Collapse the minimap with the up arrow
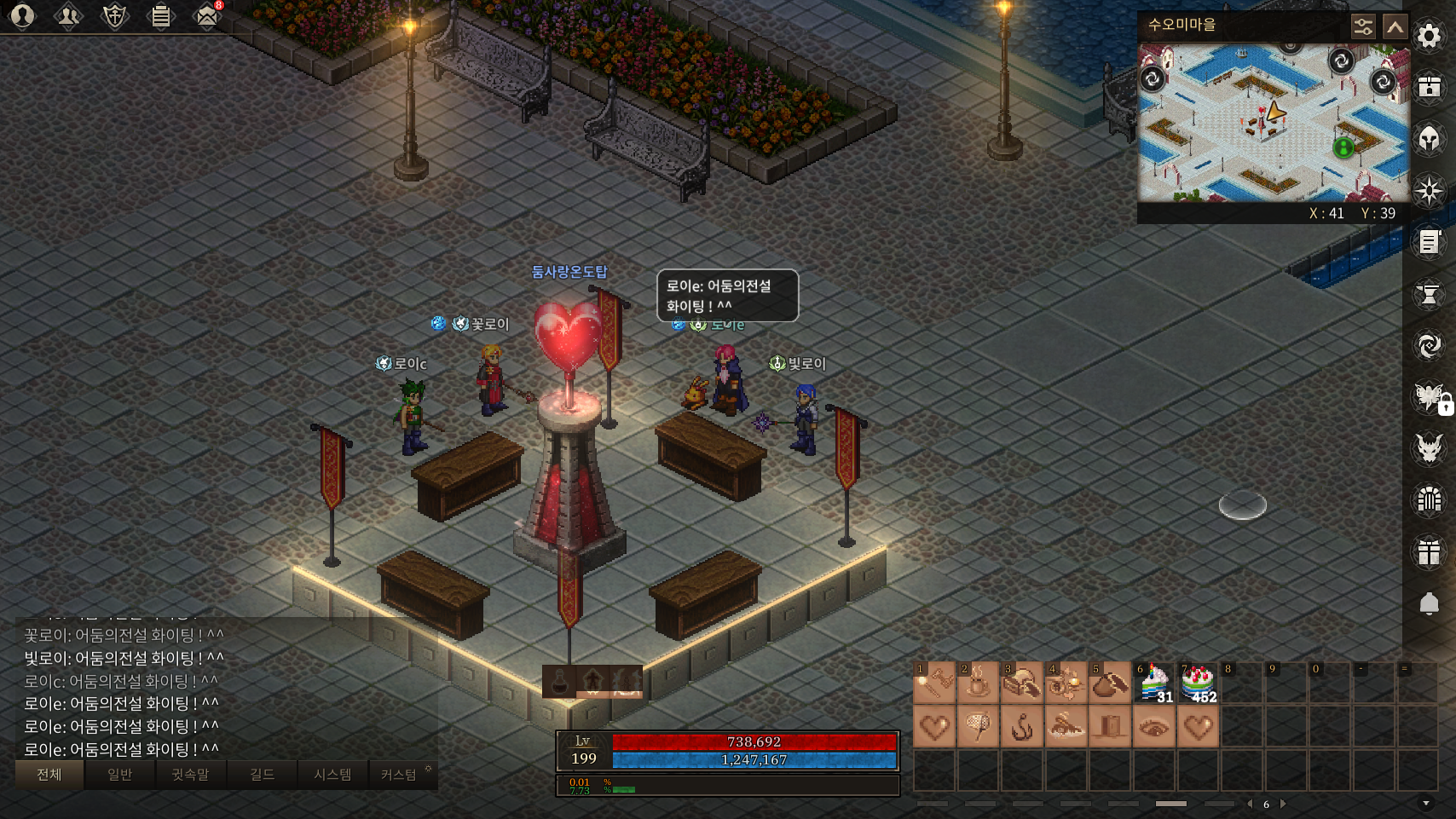The width and height of the screenshot is (1456, 819). pos(1395,27)
